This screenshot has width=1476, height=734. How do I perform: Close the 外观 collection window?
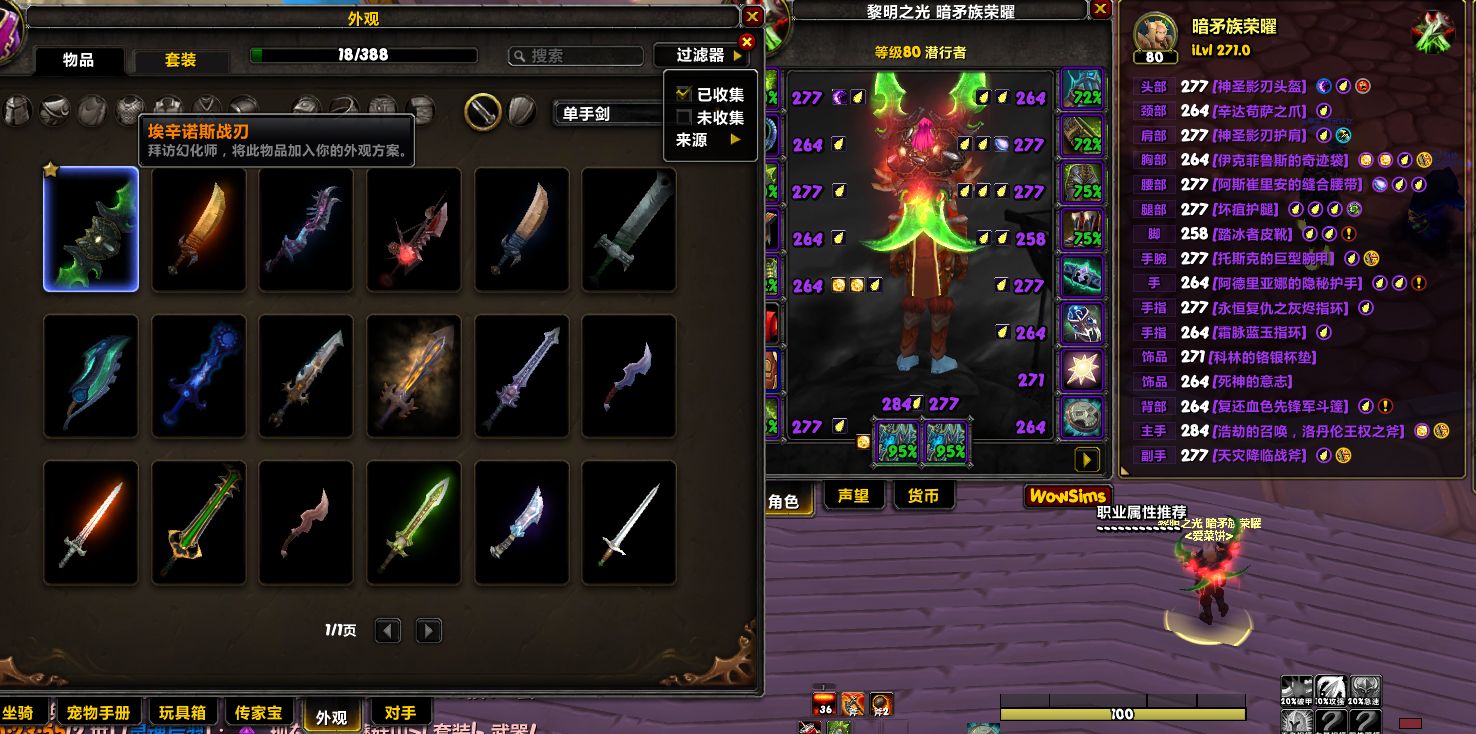(752, 17)
